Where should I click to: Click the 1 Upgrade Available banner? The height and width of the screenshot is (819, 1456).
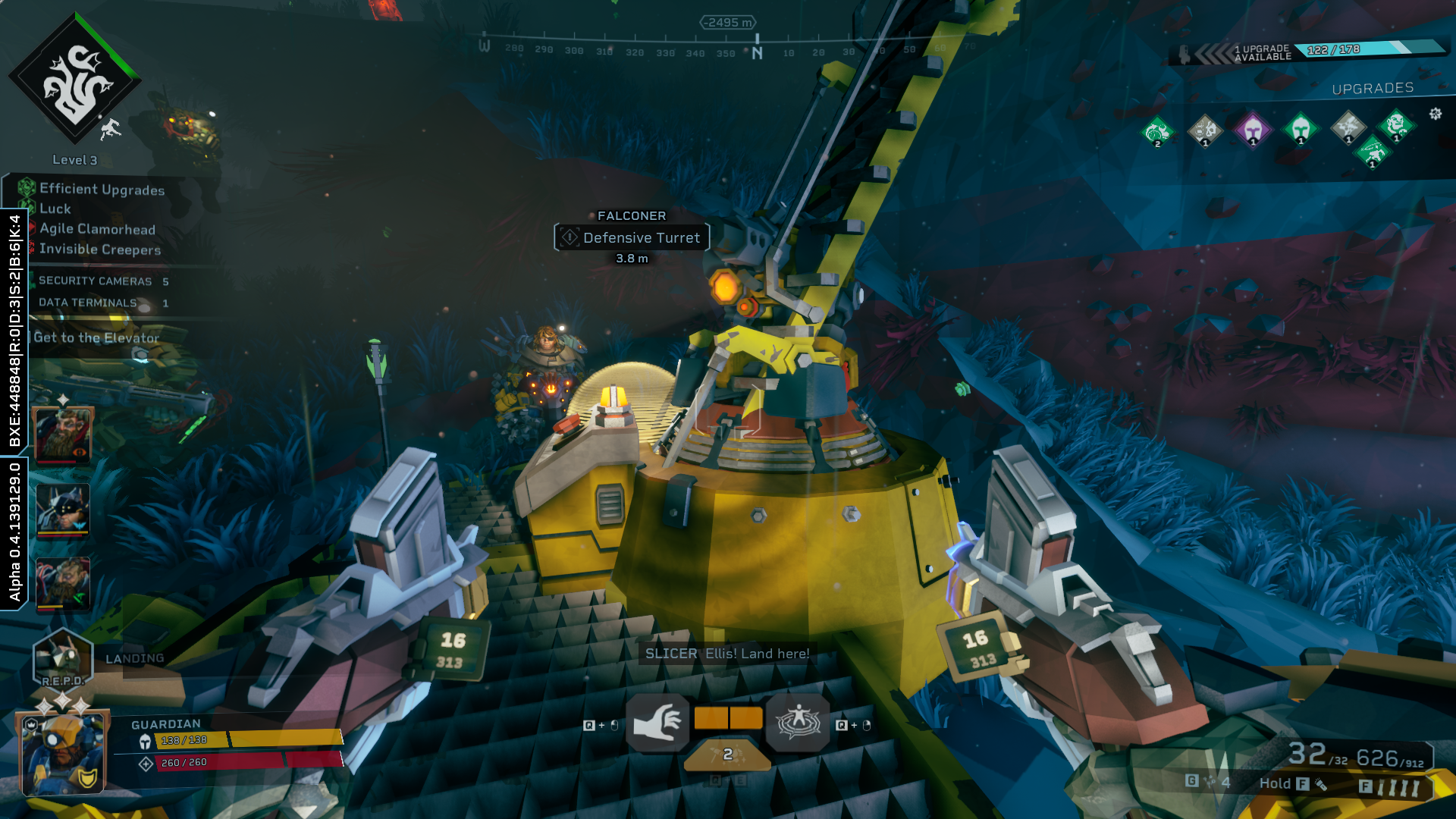click(x=1263, y=52)
